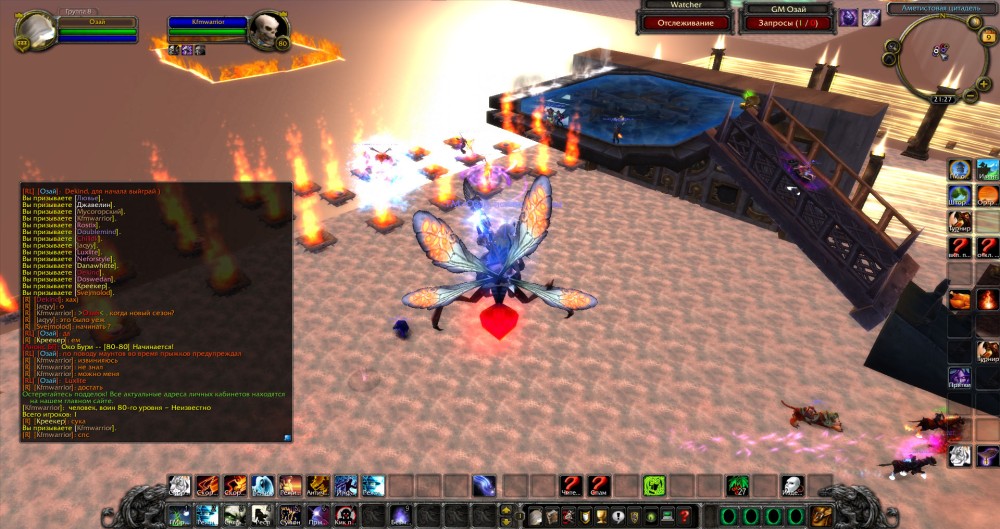1000x529 pixels.
Task: Select the Озай player portrait
Action: pos(36,31)
